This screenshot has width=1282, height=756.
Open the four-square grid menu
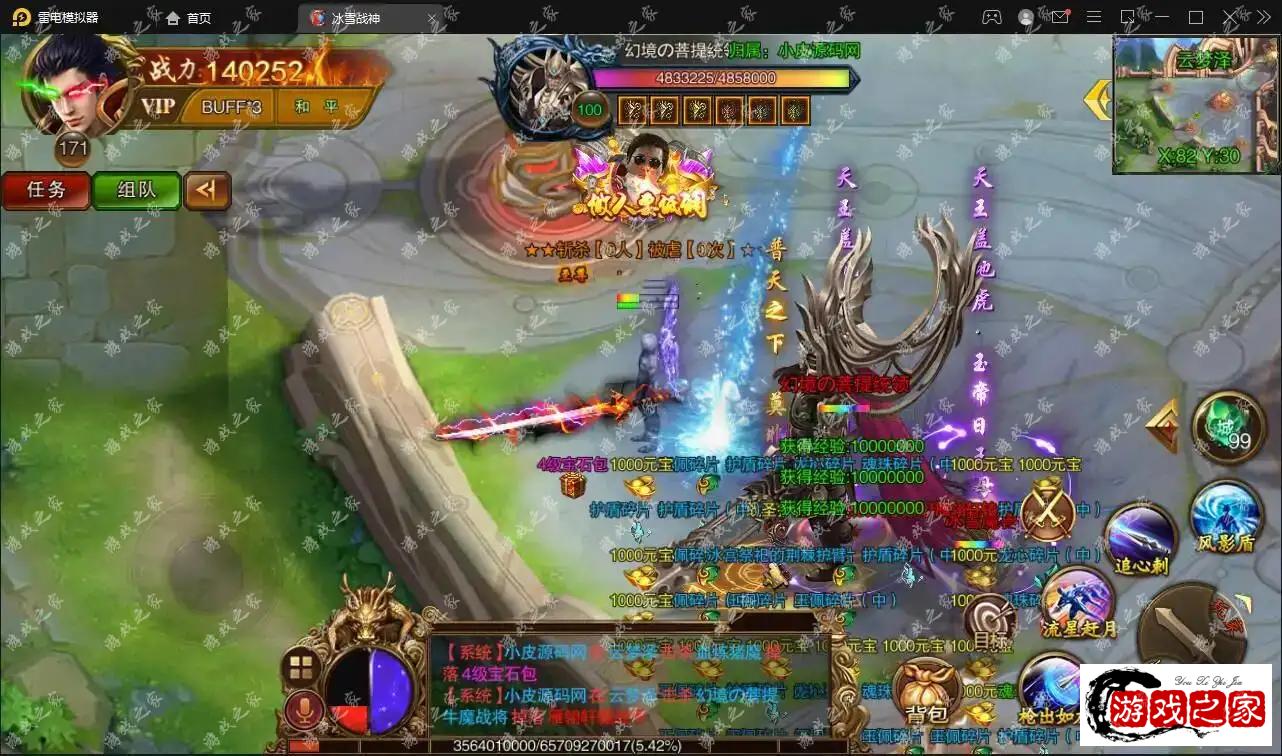pyautogui.click(x=300, y=667)
